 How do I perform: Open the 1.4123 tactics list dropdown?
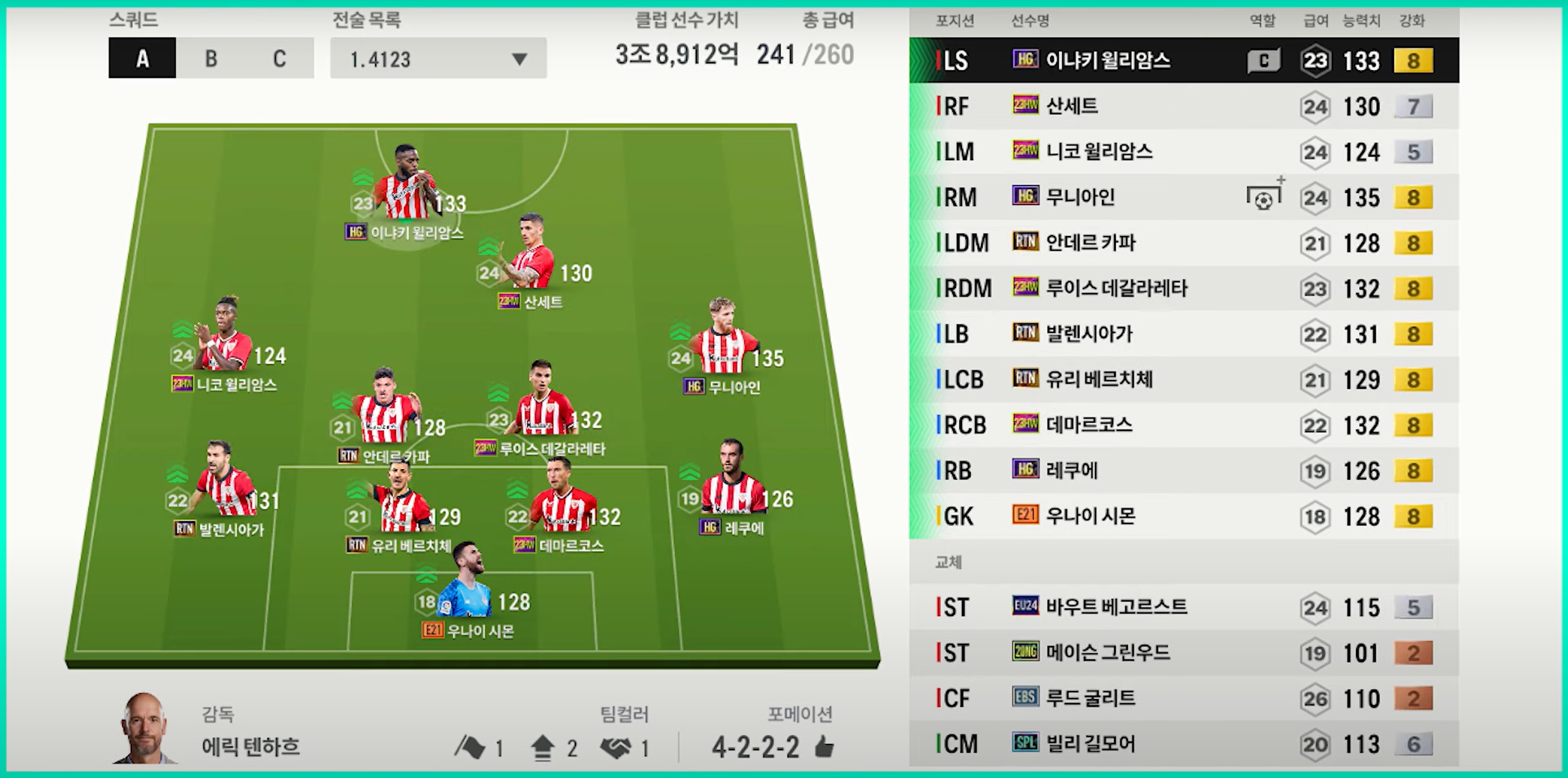coord(438,58)
